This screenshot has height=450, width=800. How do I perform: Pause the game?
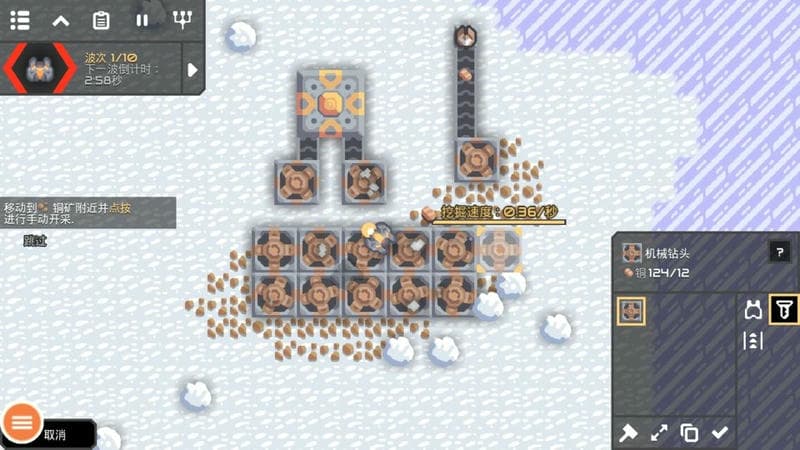(142, 19)
